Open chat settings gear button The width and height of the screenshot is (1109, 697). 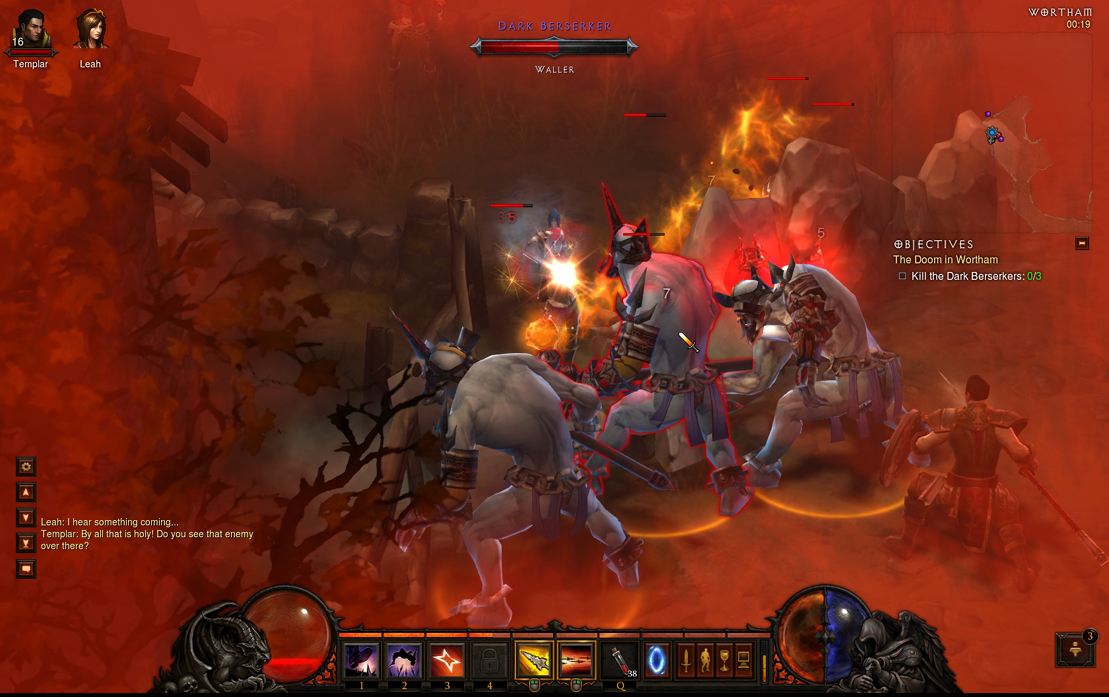[26, 466]
